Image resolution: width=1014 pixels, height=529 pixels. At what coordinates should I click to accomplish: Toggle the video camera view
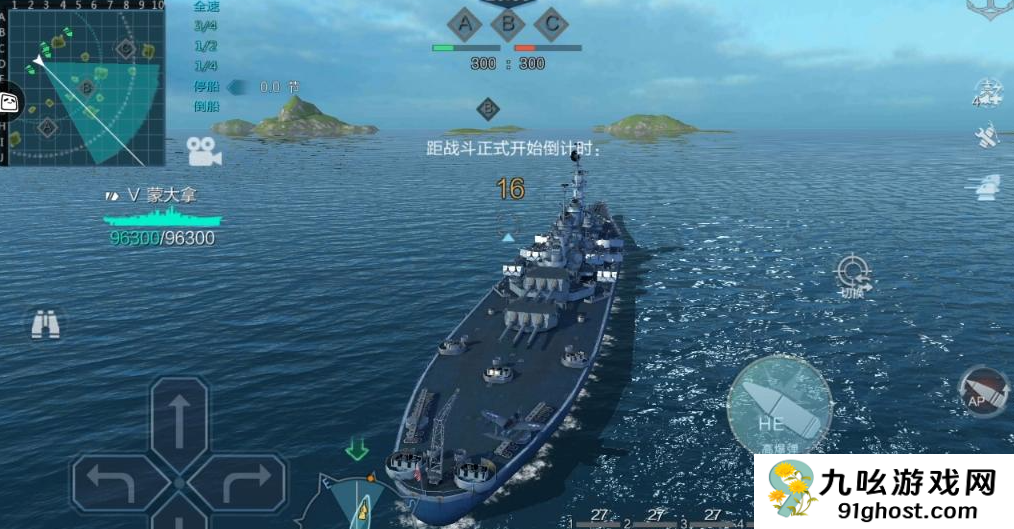[203, 152]
